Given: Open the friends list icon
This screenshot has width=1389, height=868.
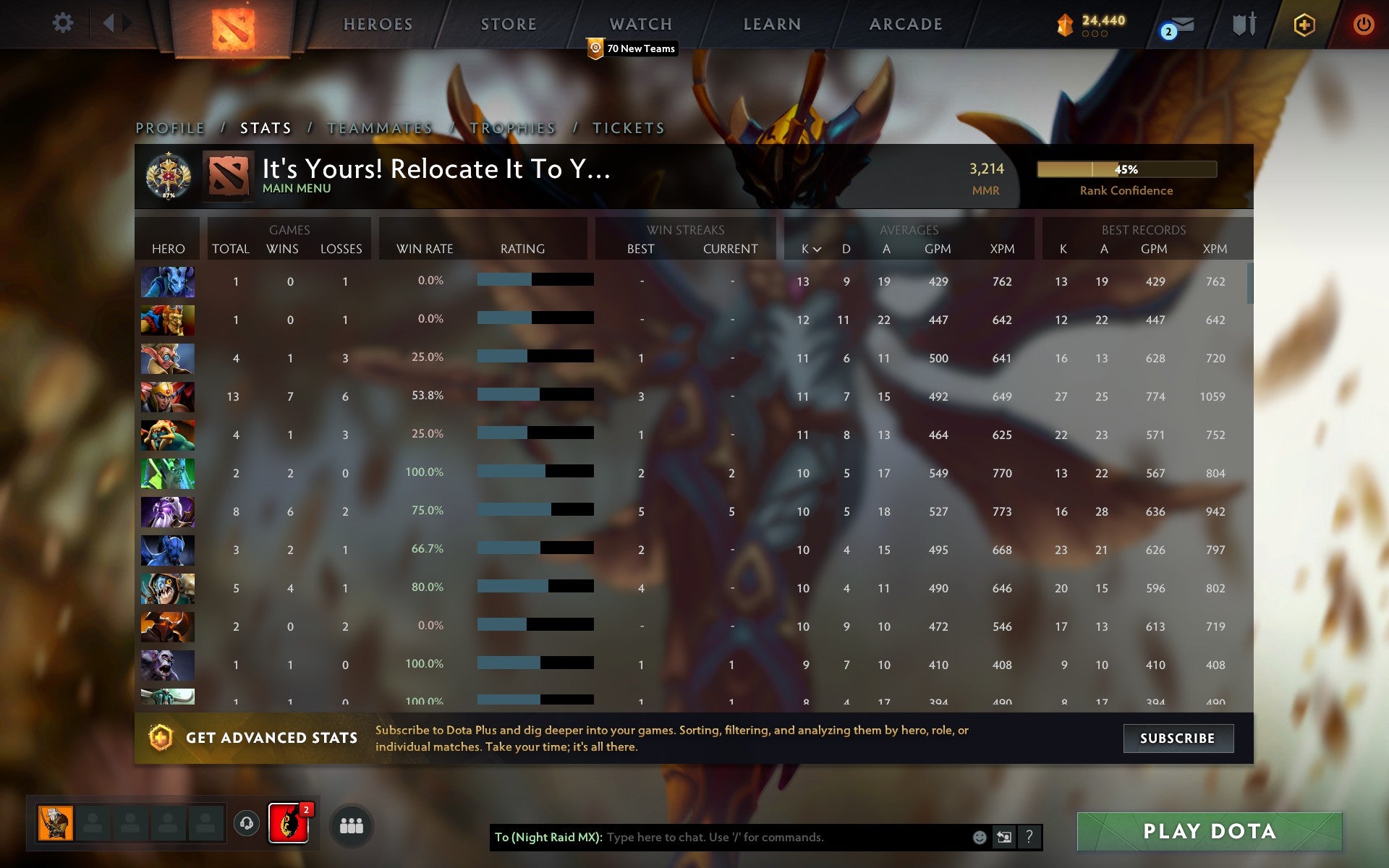Looking at the screenshot, I should 351,824.
